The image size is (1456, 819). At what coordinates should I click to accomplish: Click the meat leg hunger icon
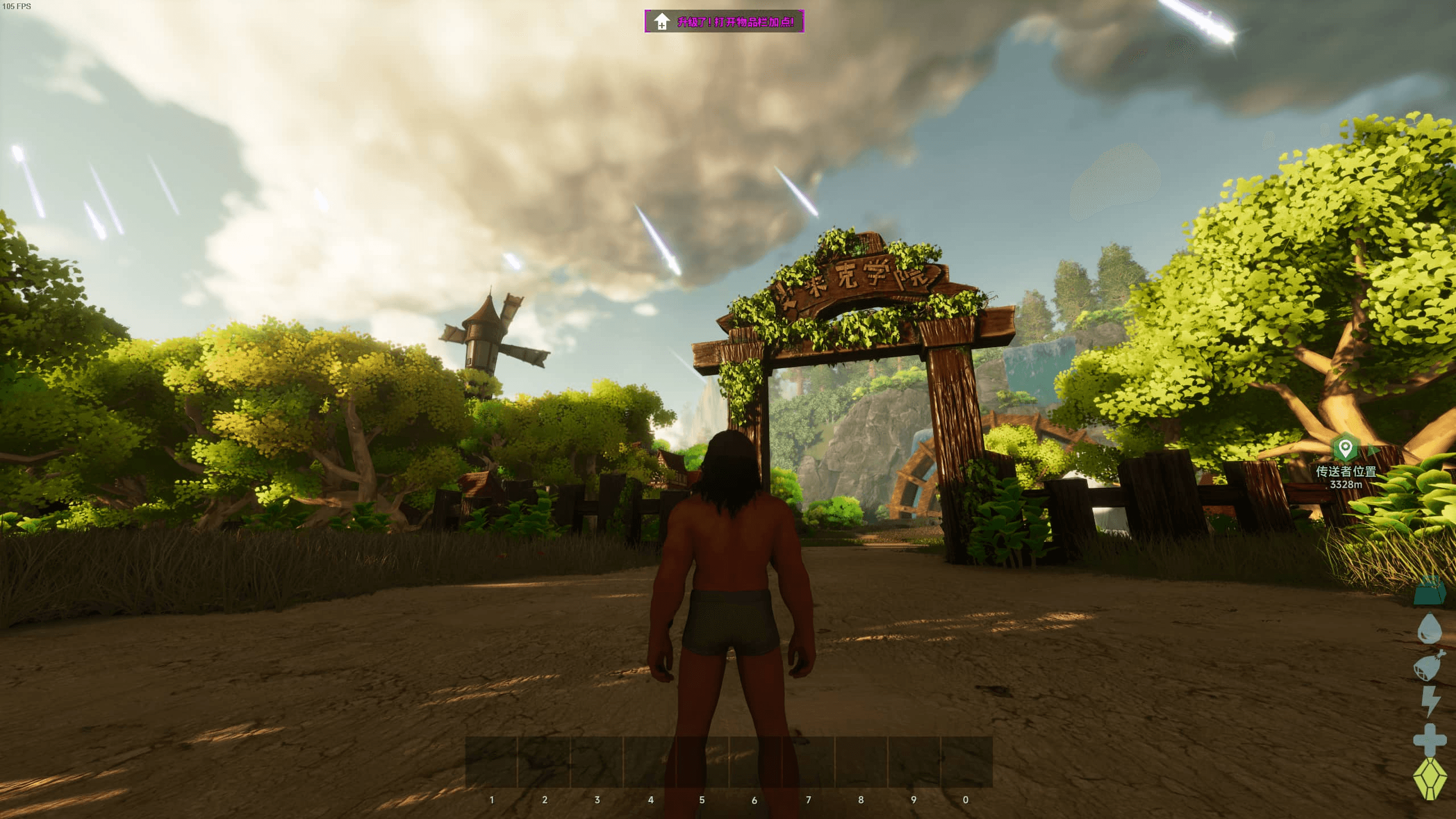point(1429,666)
